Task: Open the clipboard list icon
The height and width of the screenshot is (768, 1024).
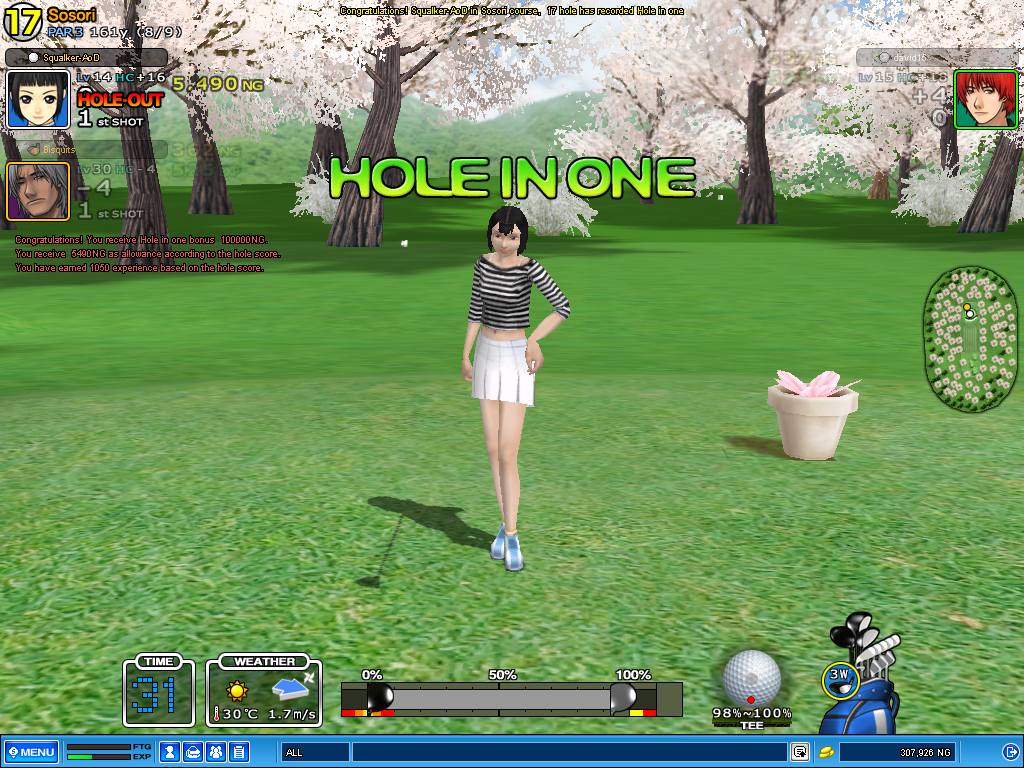Action: (239, 752)
